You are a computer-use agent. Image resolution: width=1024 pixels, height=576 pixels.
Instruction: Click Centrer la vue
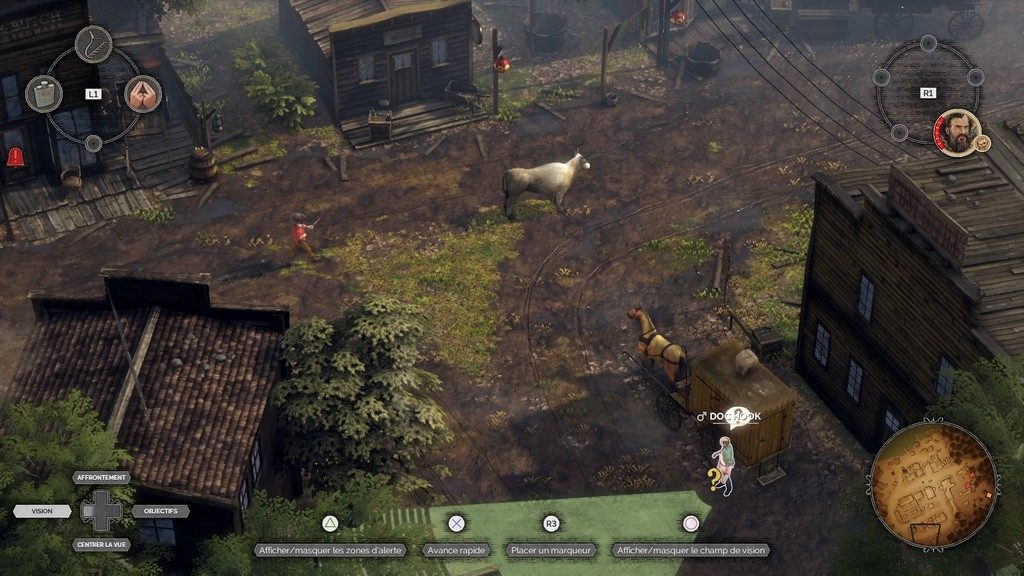[x=101, y=545]
